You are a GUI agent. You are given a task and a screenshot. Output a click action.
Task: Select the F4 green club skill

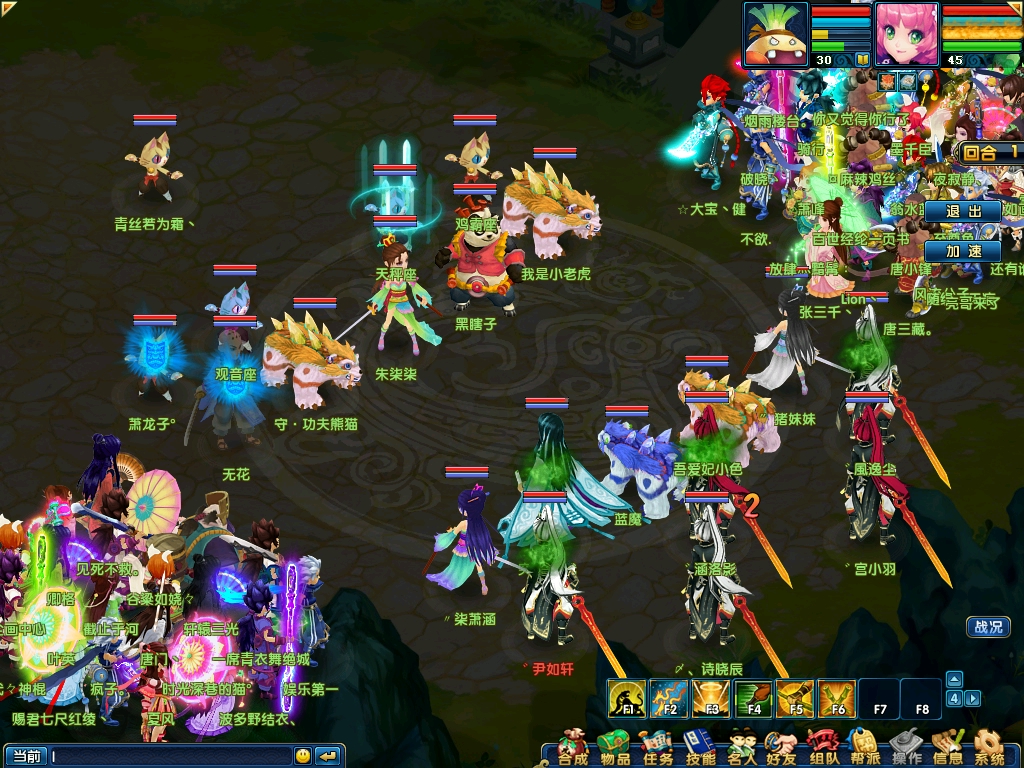point(753,698)
